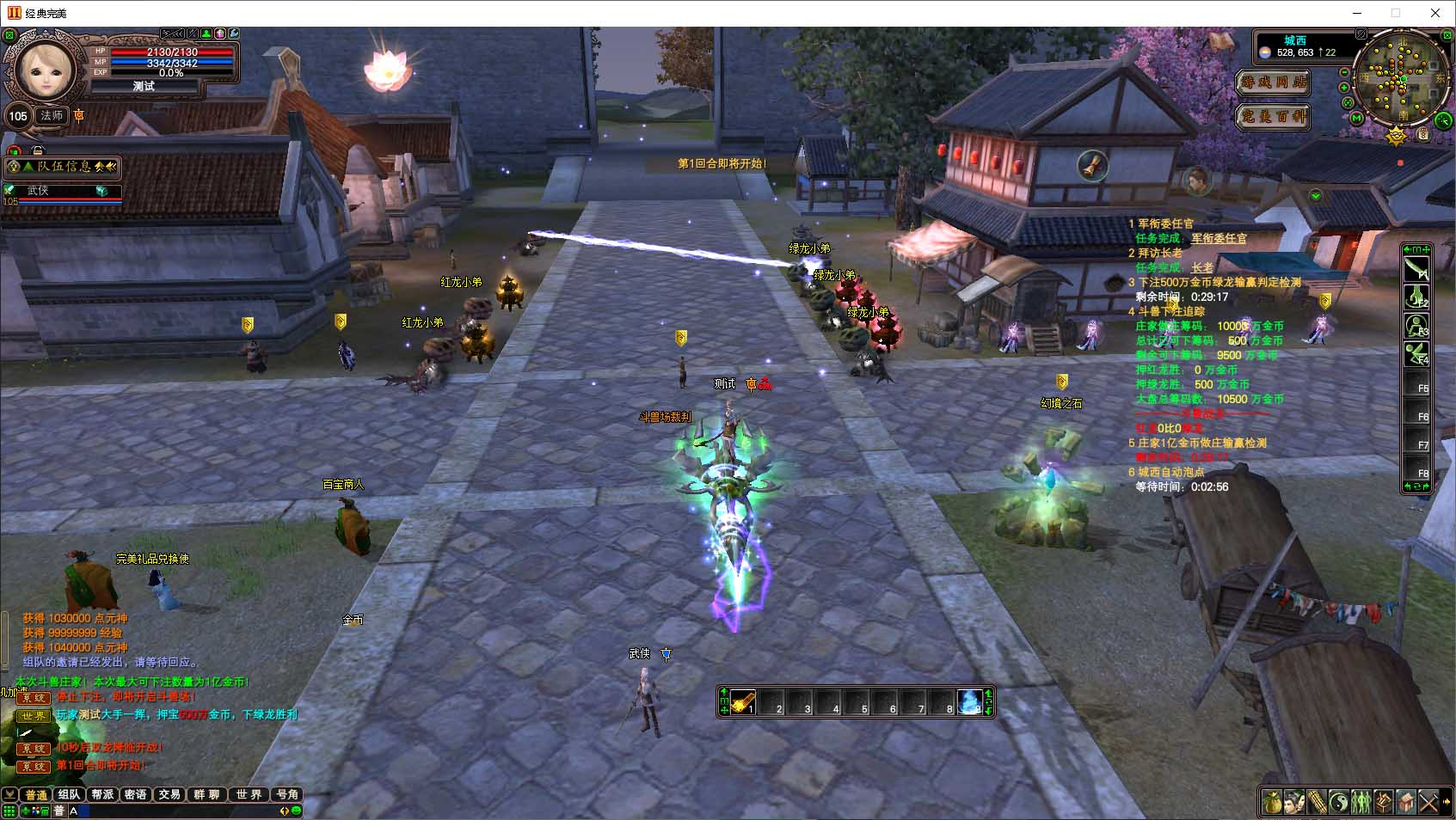The height and width of the screenshot is (820, 1456).
Task: Open the three green figures team icon
Action: tap(1361, 803)
